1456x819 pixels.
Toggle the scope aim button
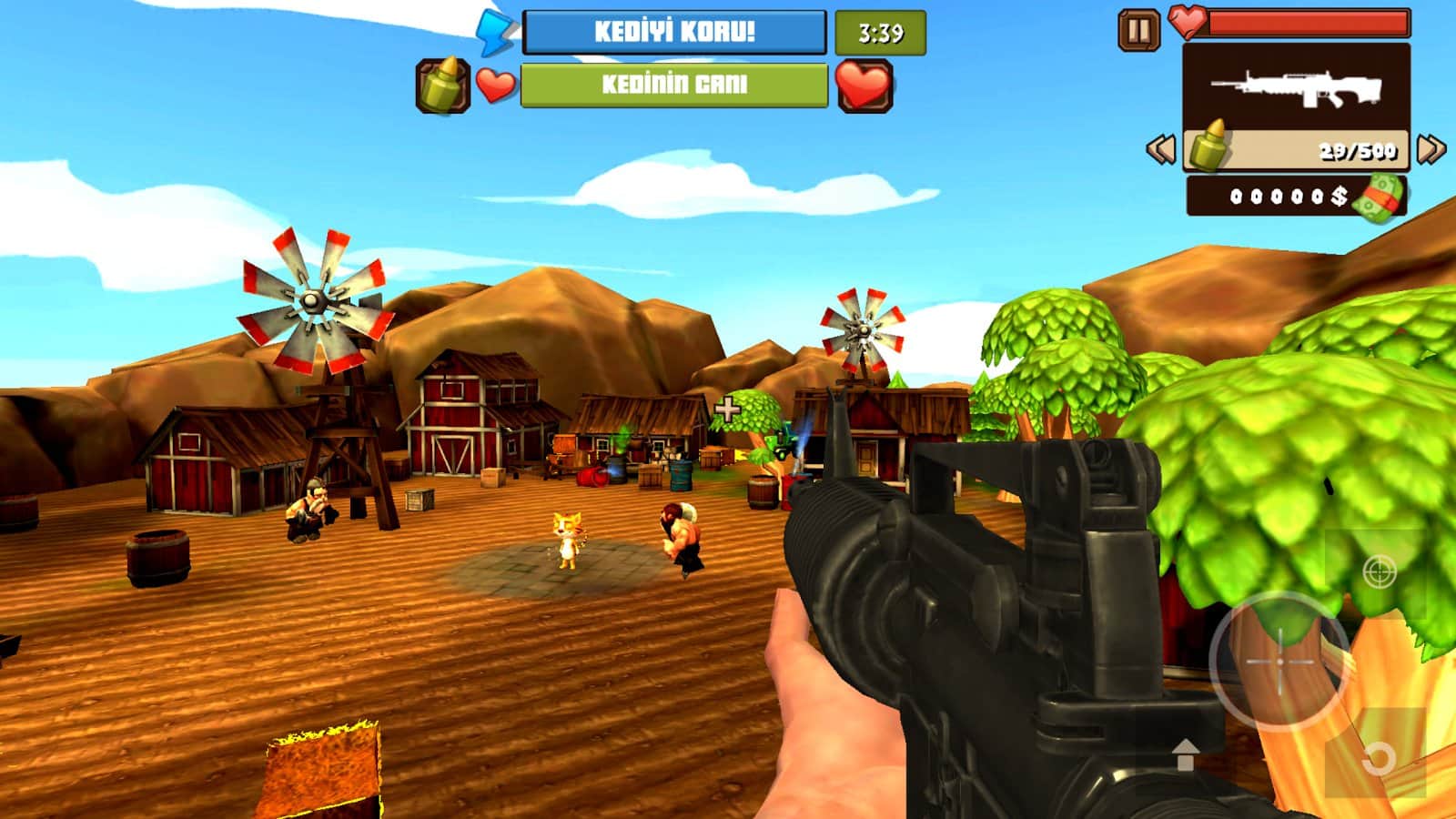1379,572
